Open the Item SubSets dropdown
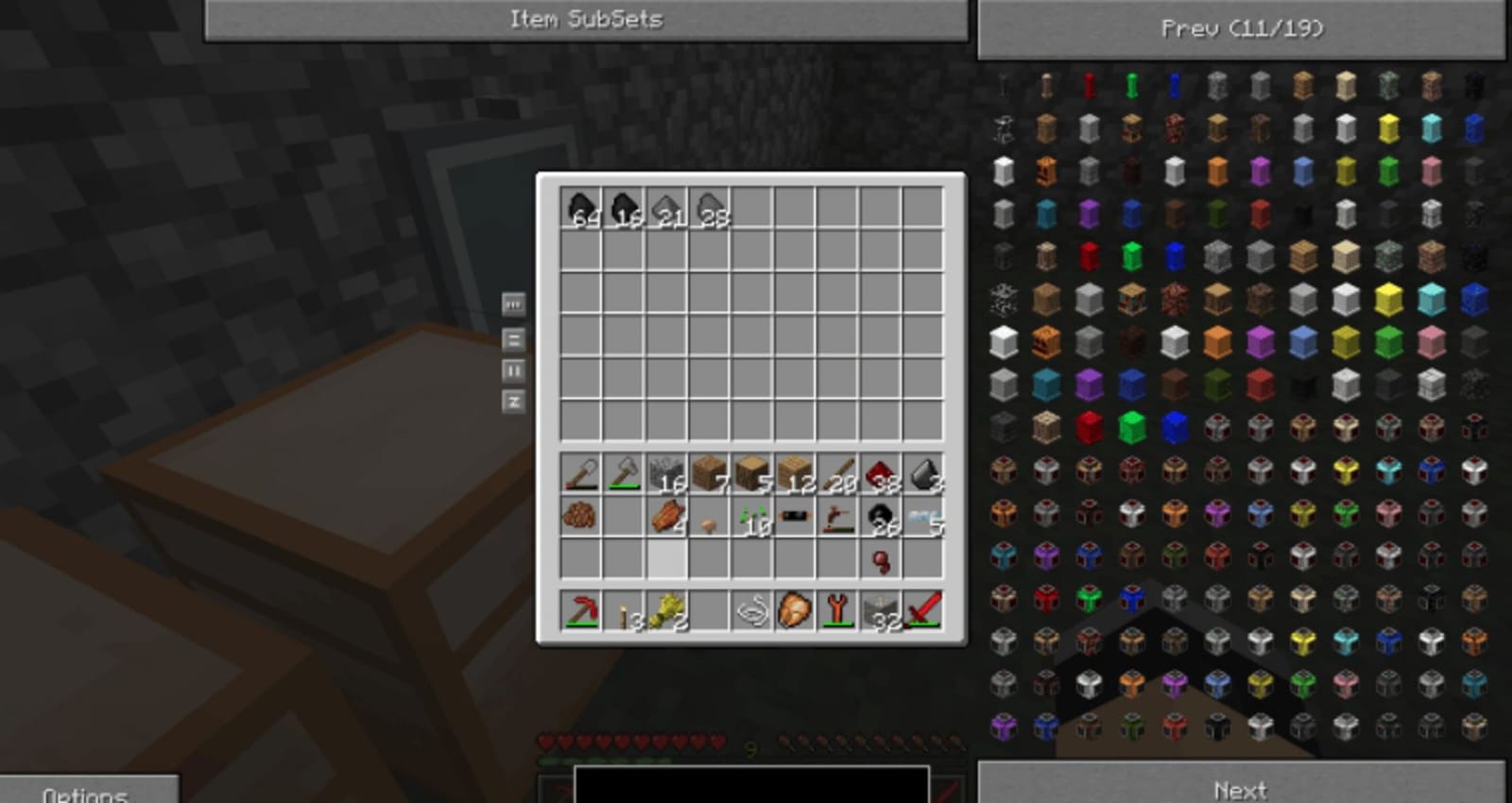The width and height of the screenshot is (1512, 803). click(x=586, y=18)
